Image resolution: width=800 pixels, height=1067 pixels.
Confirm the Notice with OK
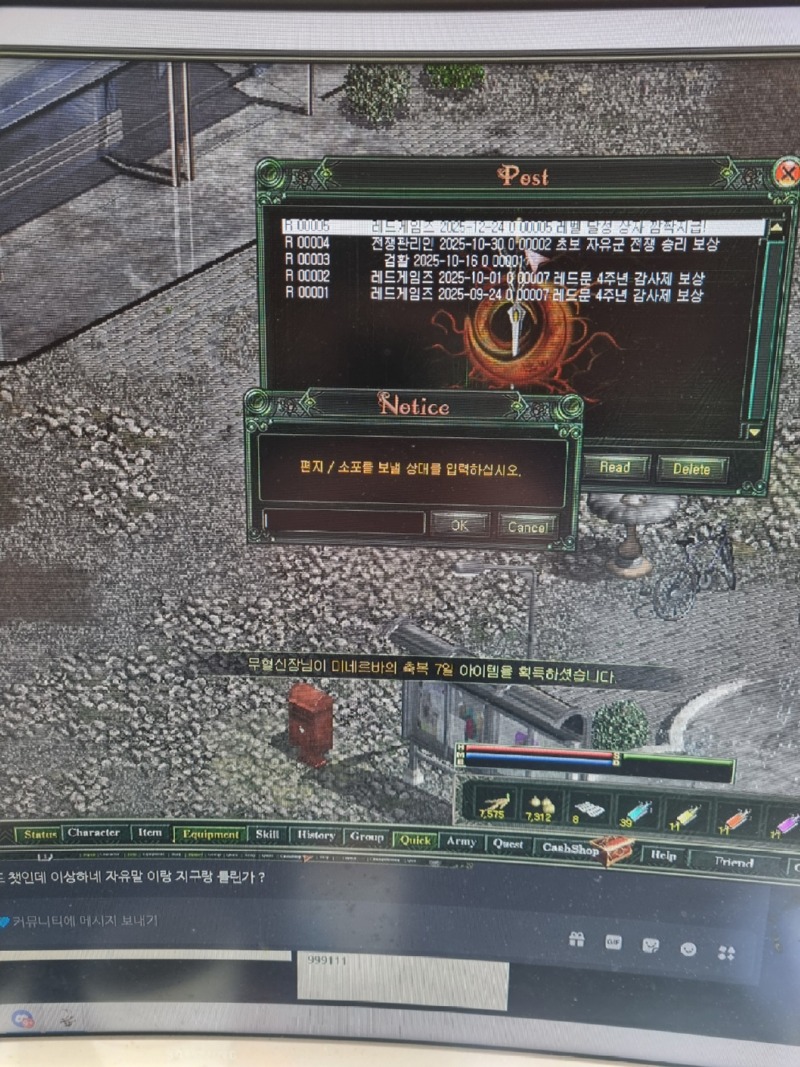point(459,525)
